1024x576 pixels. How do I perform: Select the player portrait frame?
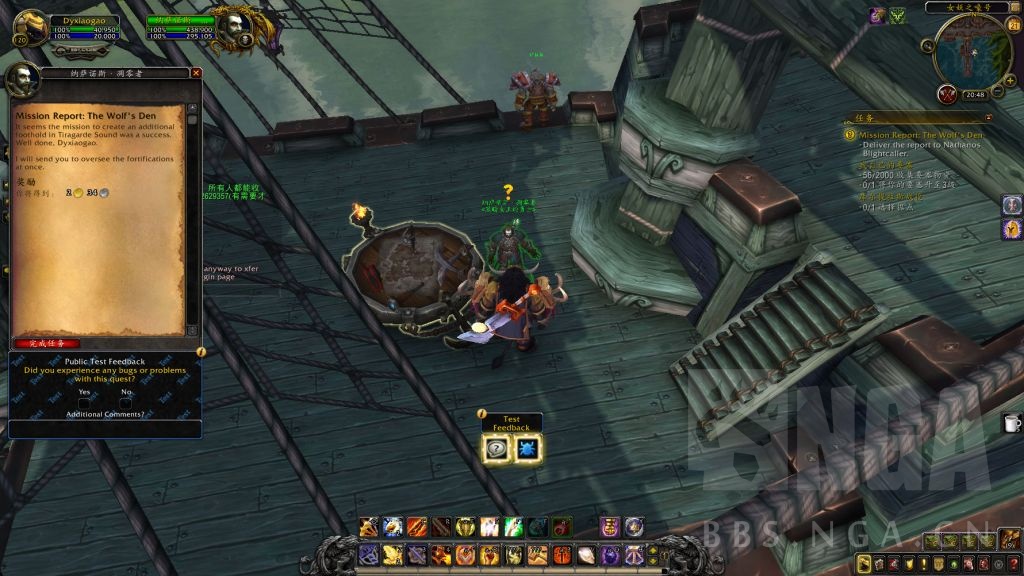coord(30,27)
